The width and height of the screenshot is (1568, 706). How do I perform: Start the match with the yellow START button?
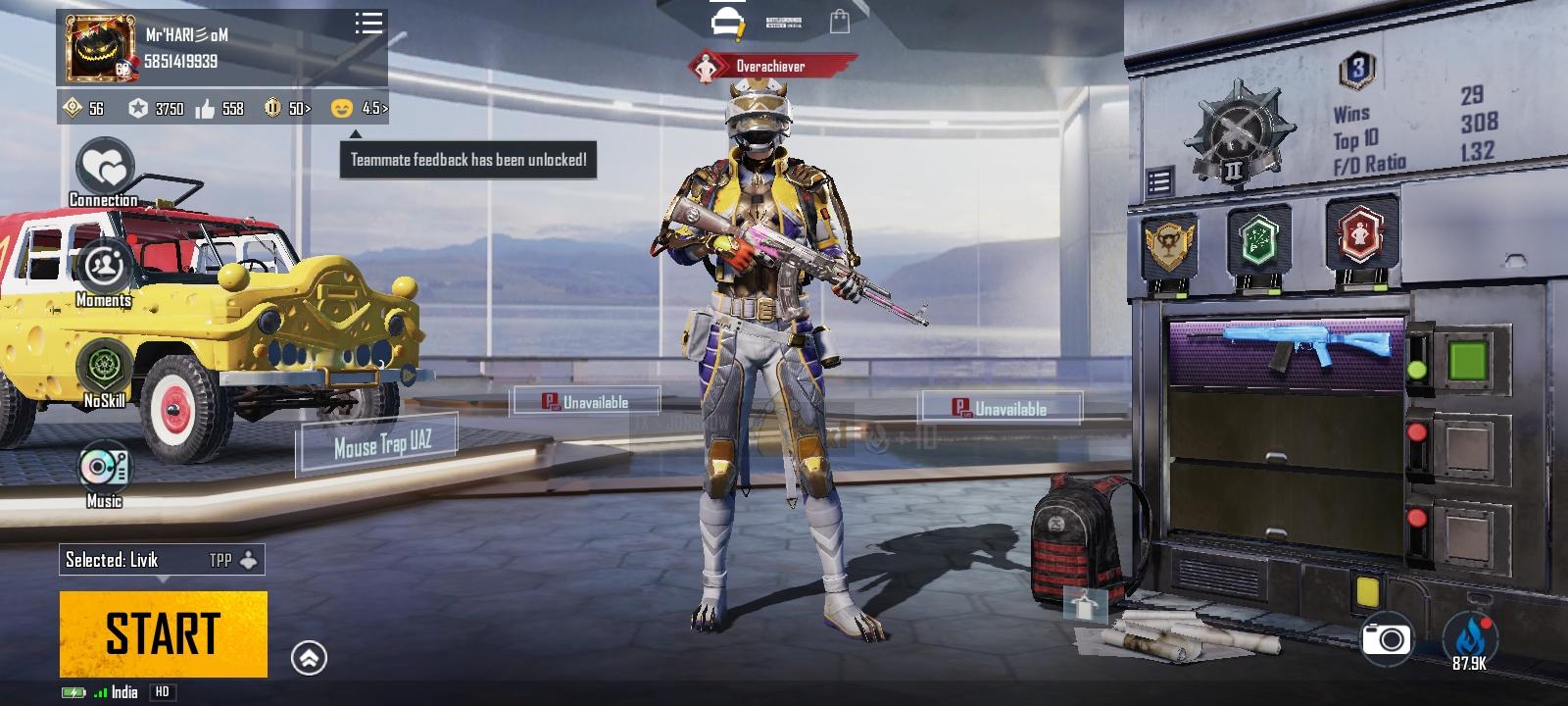(x=163, y=633)
